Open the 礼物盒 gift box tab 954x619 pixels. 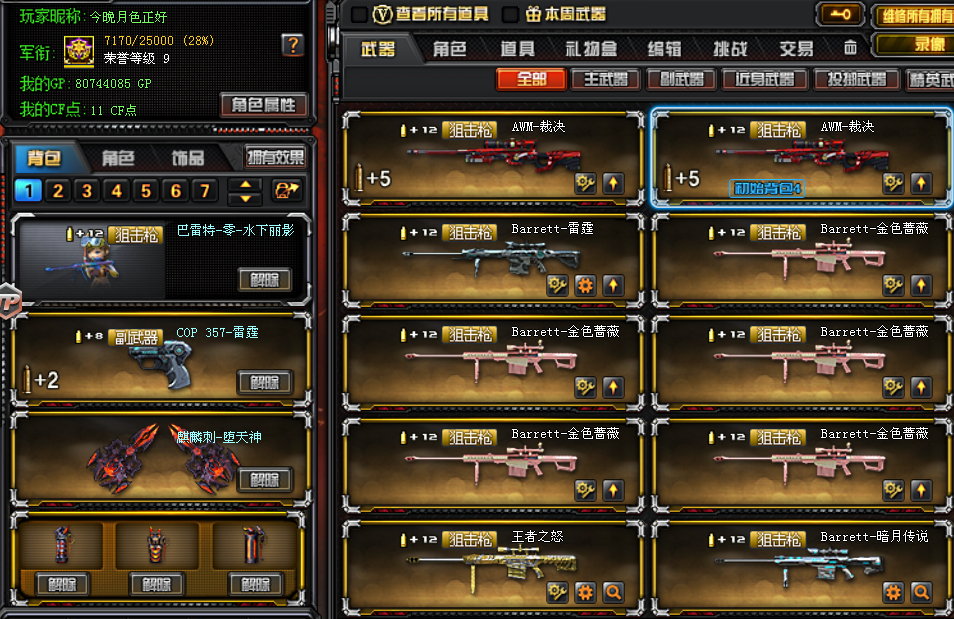[591, 48]
